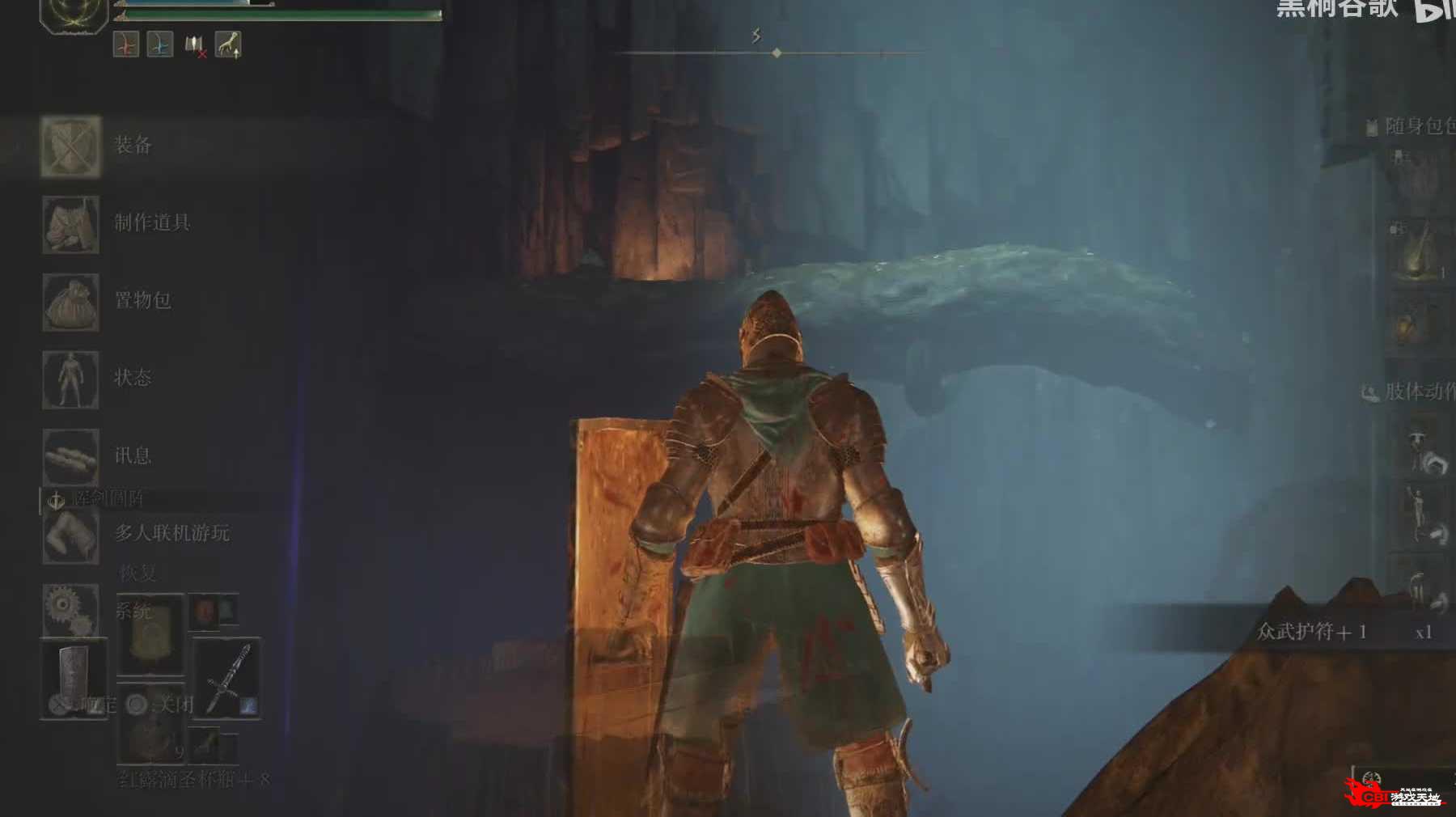Select the sword weapon slot
Image resolution: width=1456 pixels, height=817 pixels.
(x=227, y=678)
